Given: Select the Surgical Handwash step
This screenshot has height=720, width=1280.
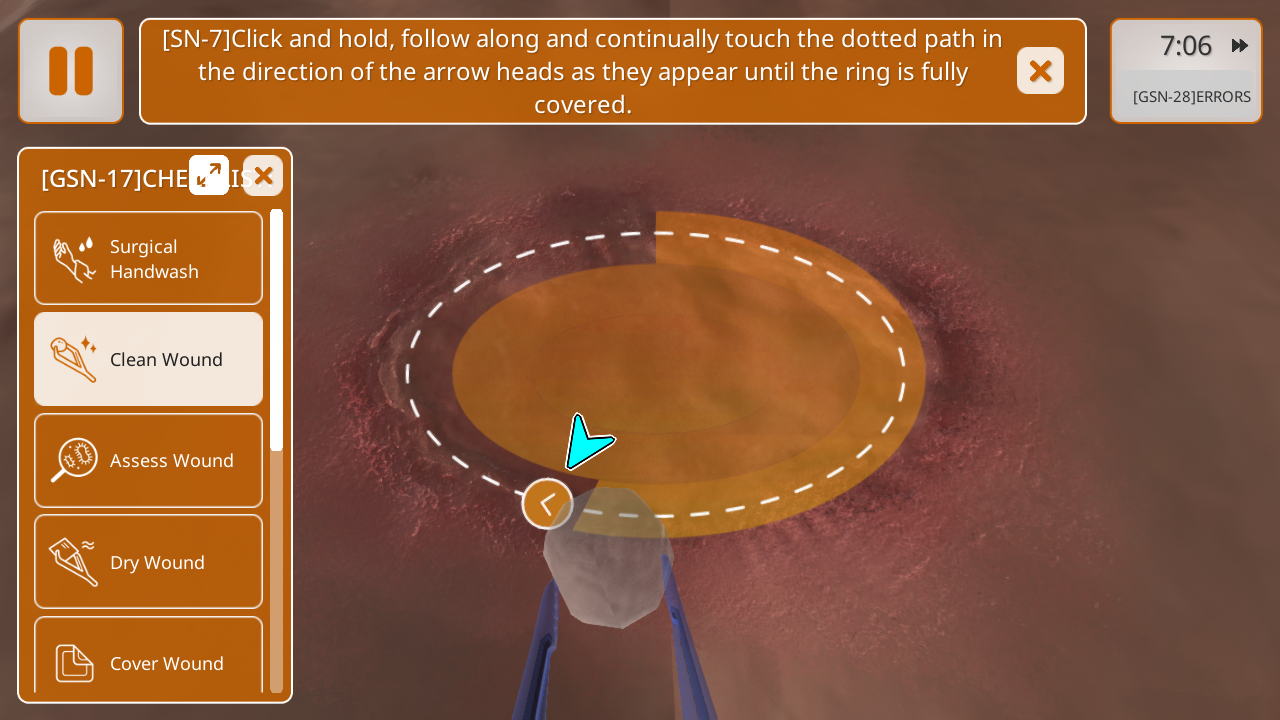Looking at the screenshot, I should coord(149,258).
